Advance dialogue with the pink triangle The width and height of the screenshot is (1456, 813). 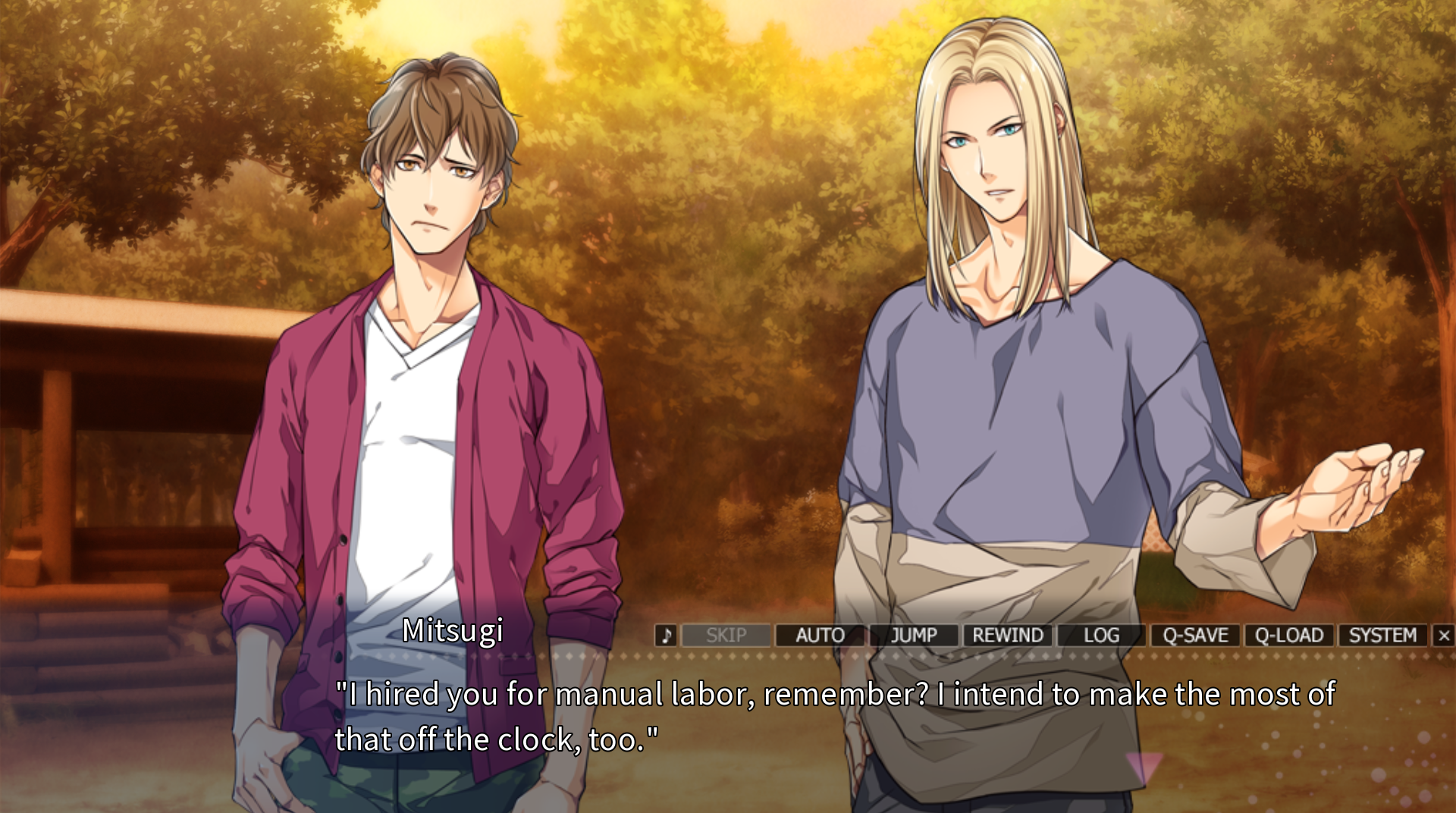coord(1144,766)
